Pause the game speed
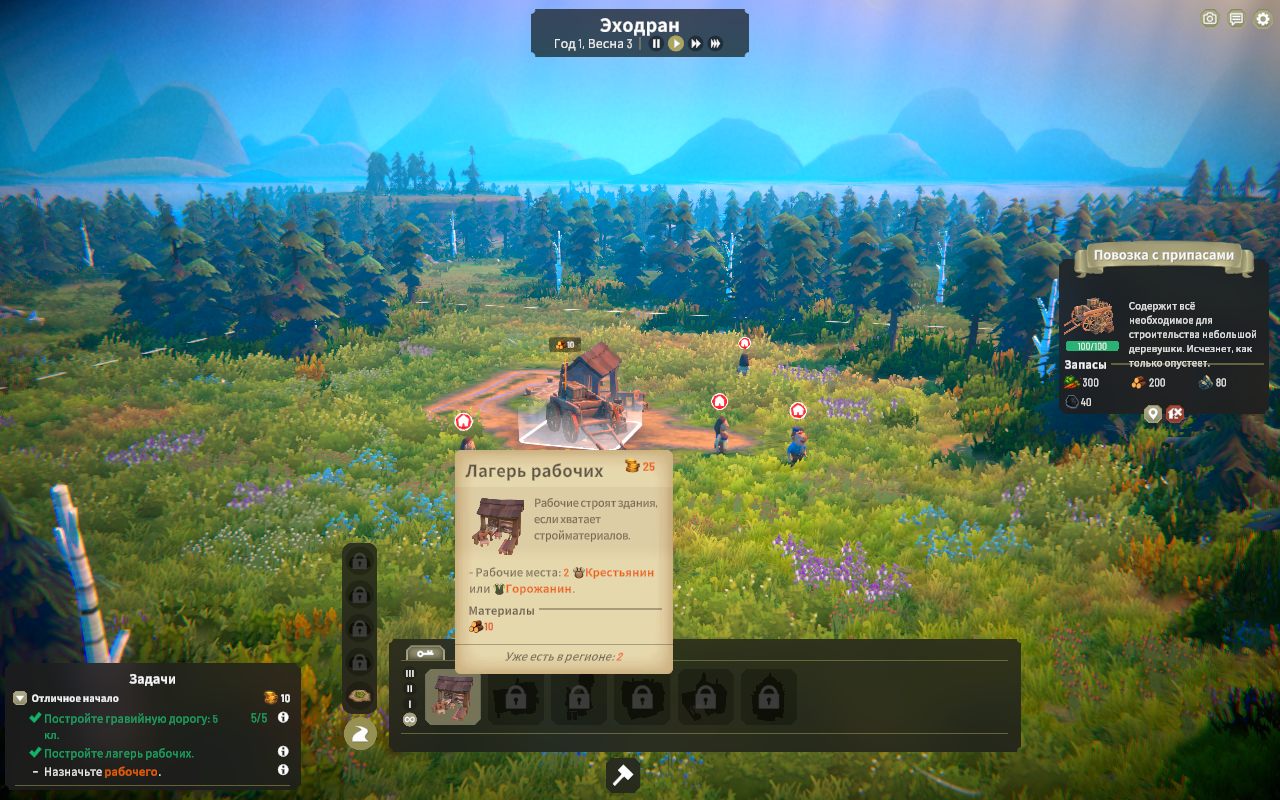The height and width of the screenshot is (800, 1280). click(656, 44)
